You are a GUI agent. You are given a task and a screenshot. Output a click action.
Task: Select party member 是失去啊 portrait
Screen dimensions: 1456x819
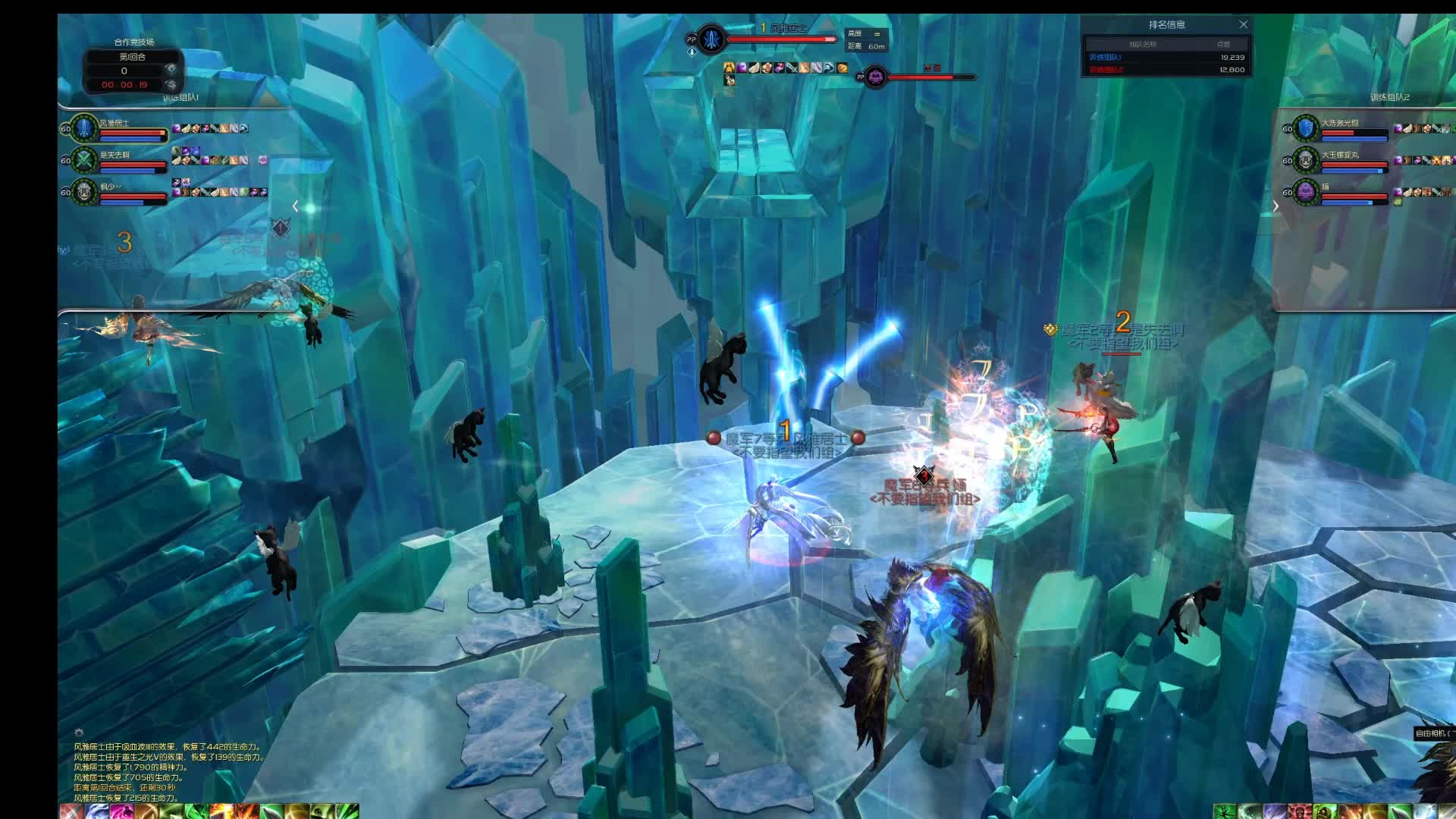click(84, 160)
